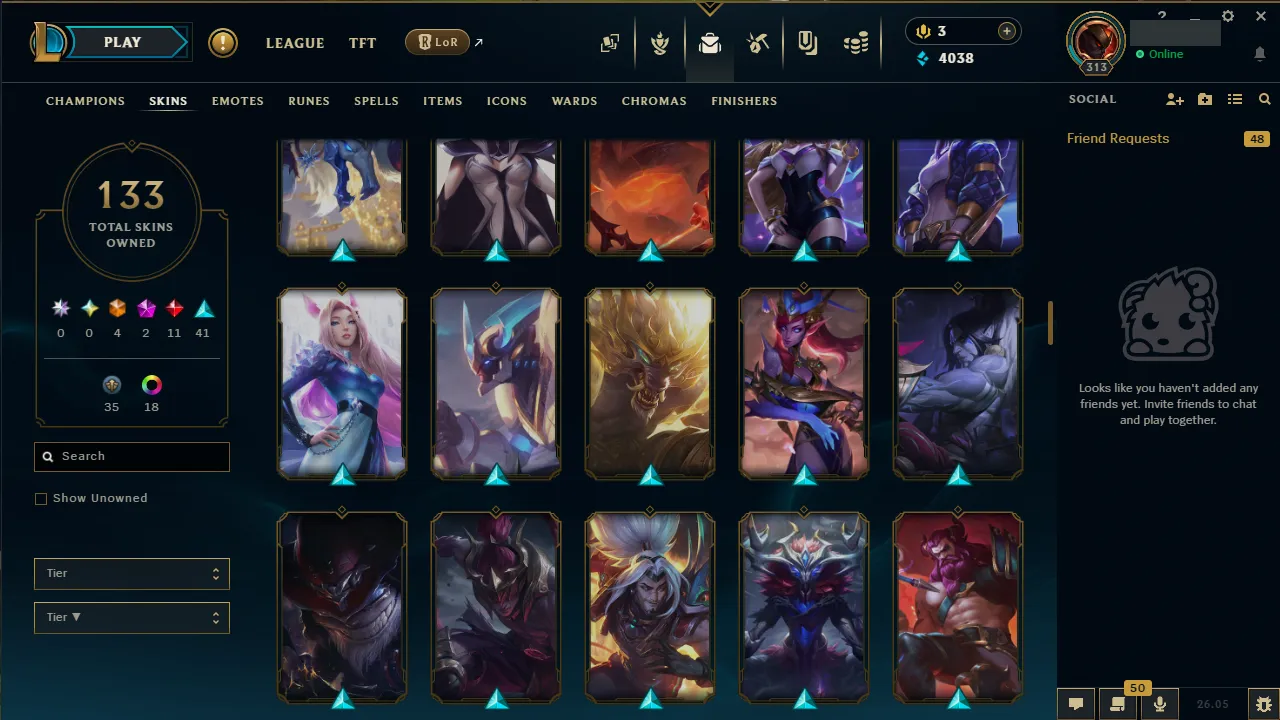Open the chat bubble icon
Image resolution: width=1280 pixels, height=720 pixels.
pyautogui.click(x=1076, y=704)
